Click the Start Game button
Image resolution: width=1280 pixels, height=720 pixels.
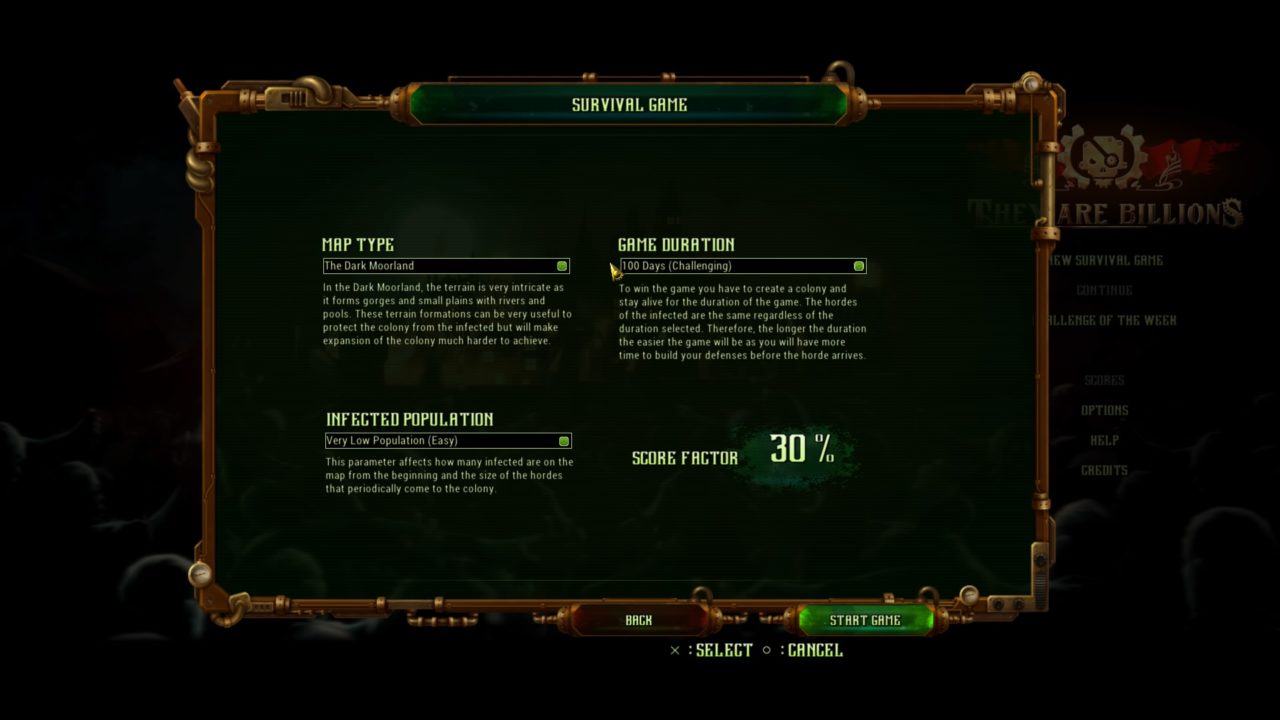click(x=865, y=620)
